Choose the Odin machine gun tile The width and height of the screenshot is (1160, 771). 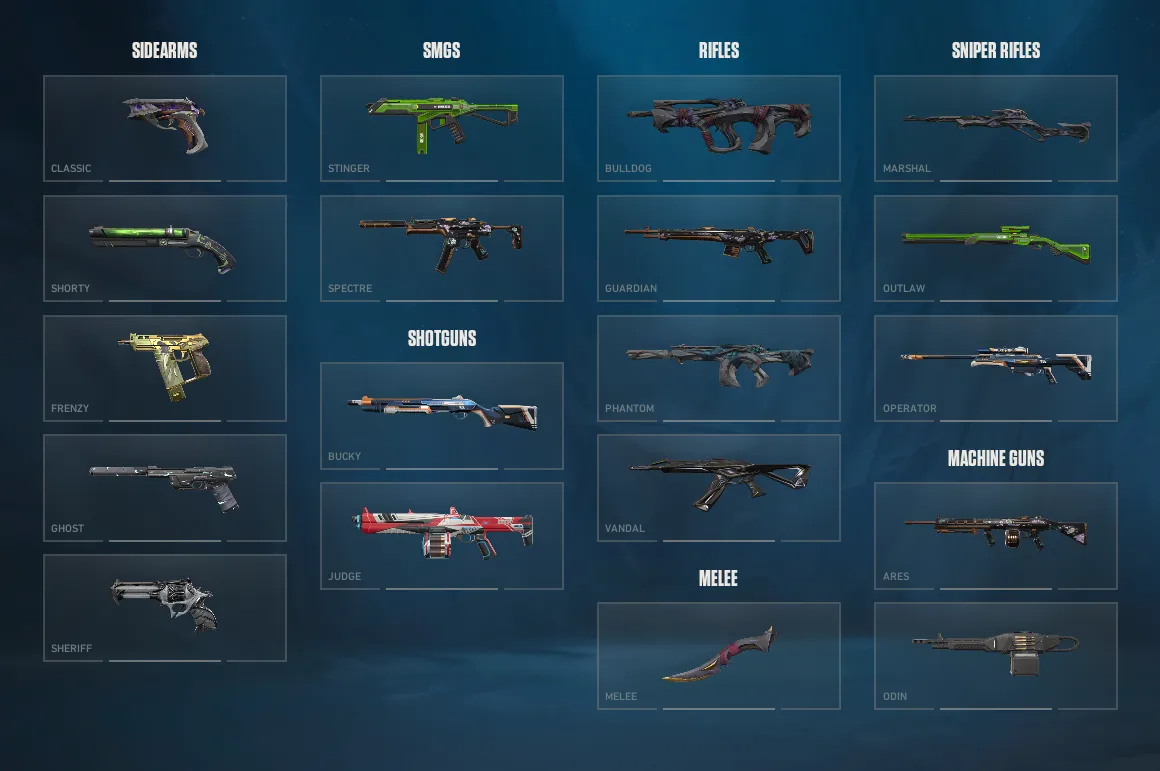pos(996,656)
